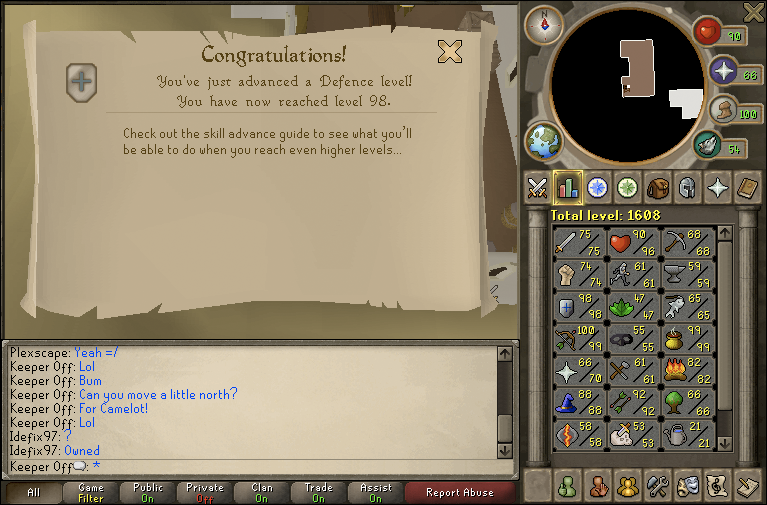Viewport: 767px width, 505px height.
Task: Show All chat messages
Action: pyautogui.click(x=33, y=492)
